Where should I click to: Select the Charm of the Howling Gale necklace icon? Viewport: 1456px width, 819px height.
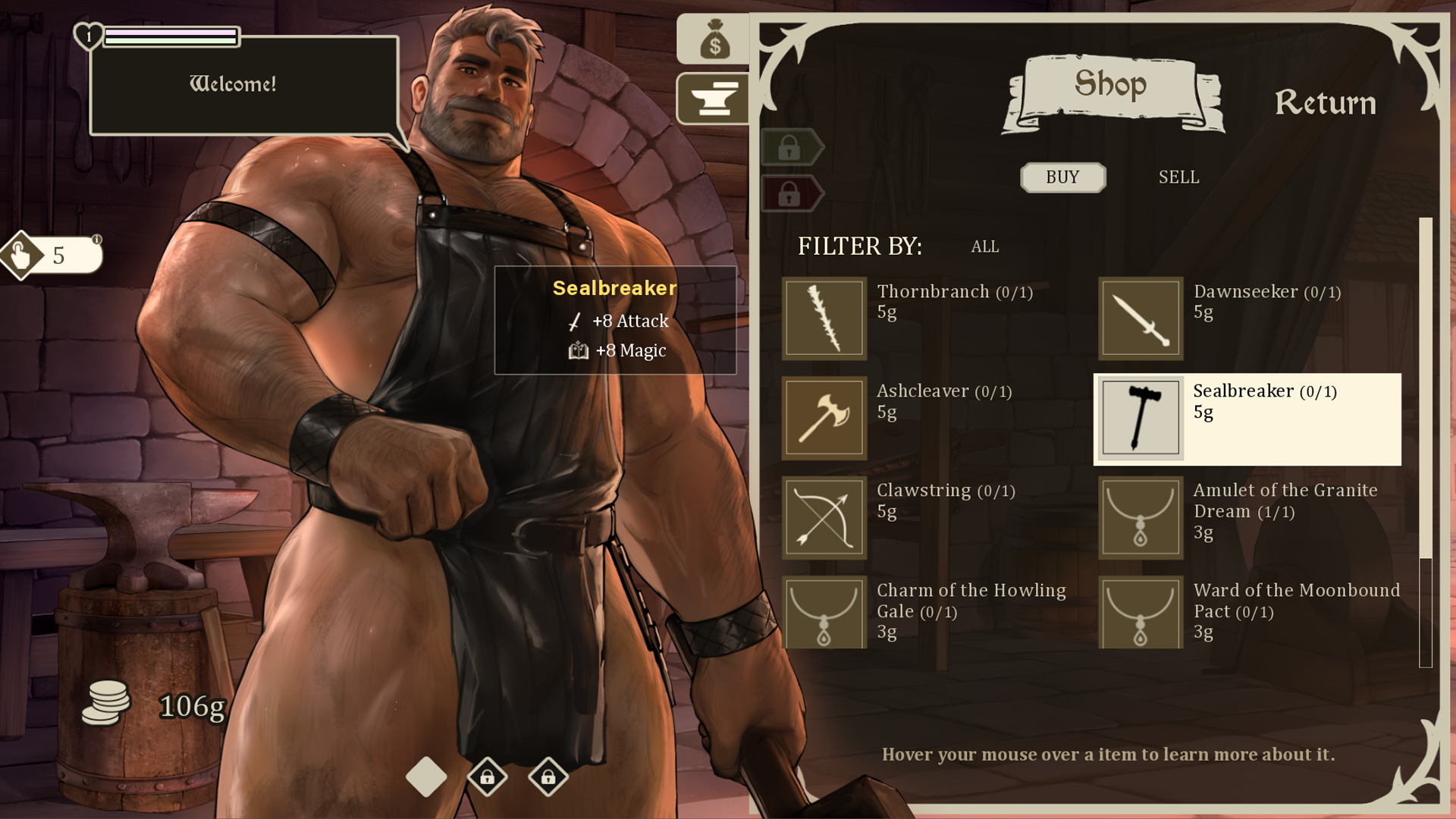point(824,617)
